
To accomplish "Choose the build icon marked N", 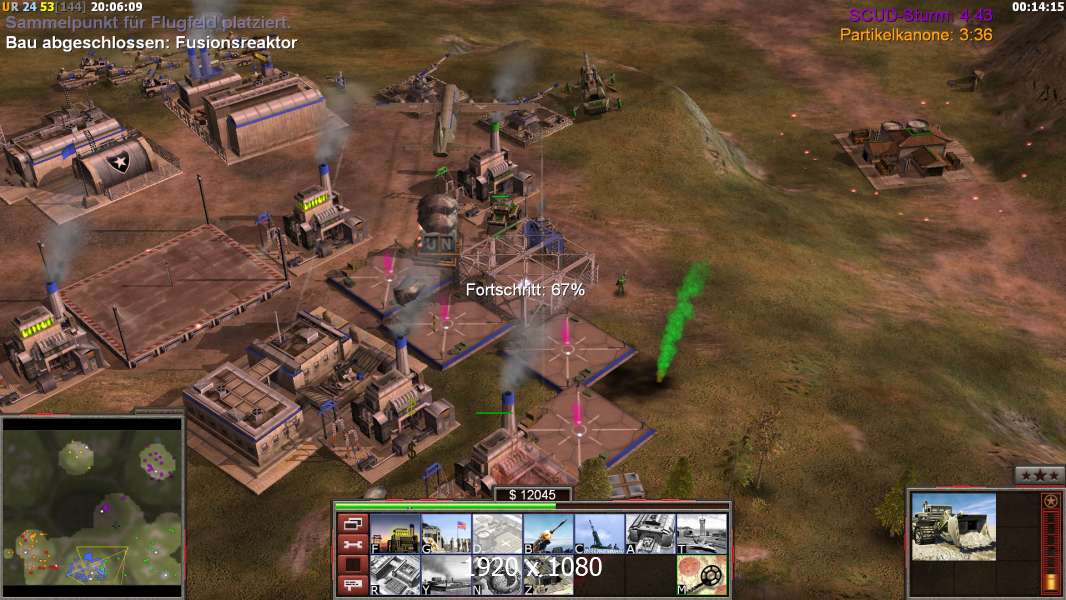I will (497, 575).
